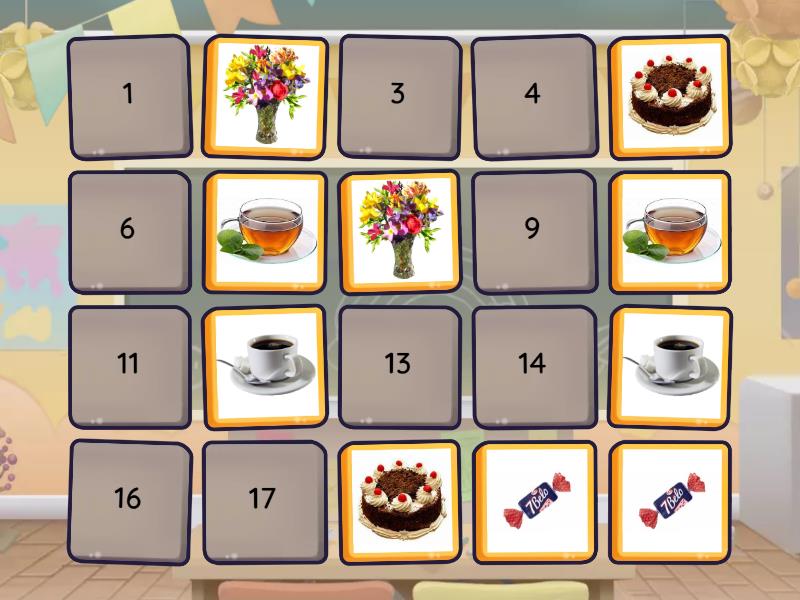Image resolution: width=800 pixels, height=600 pixels.
Task: Select the card numbered 17
Action: pyautogui.click(x=262, y=499)
